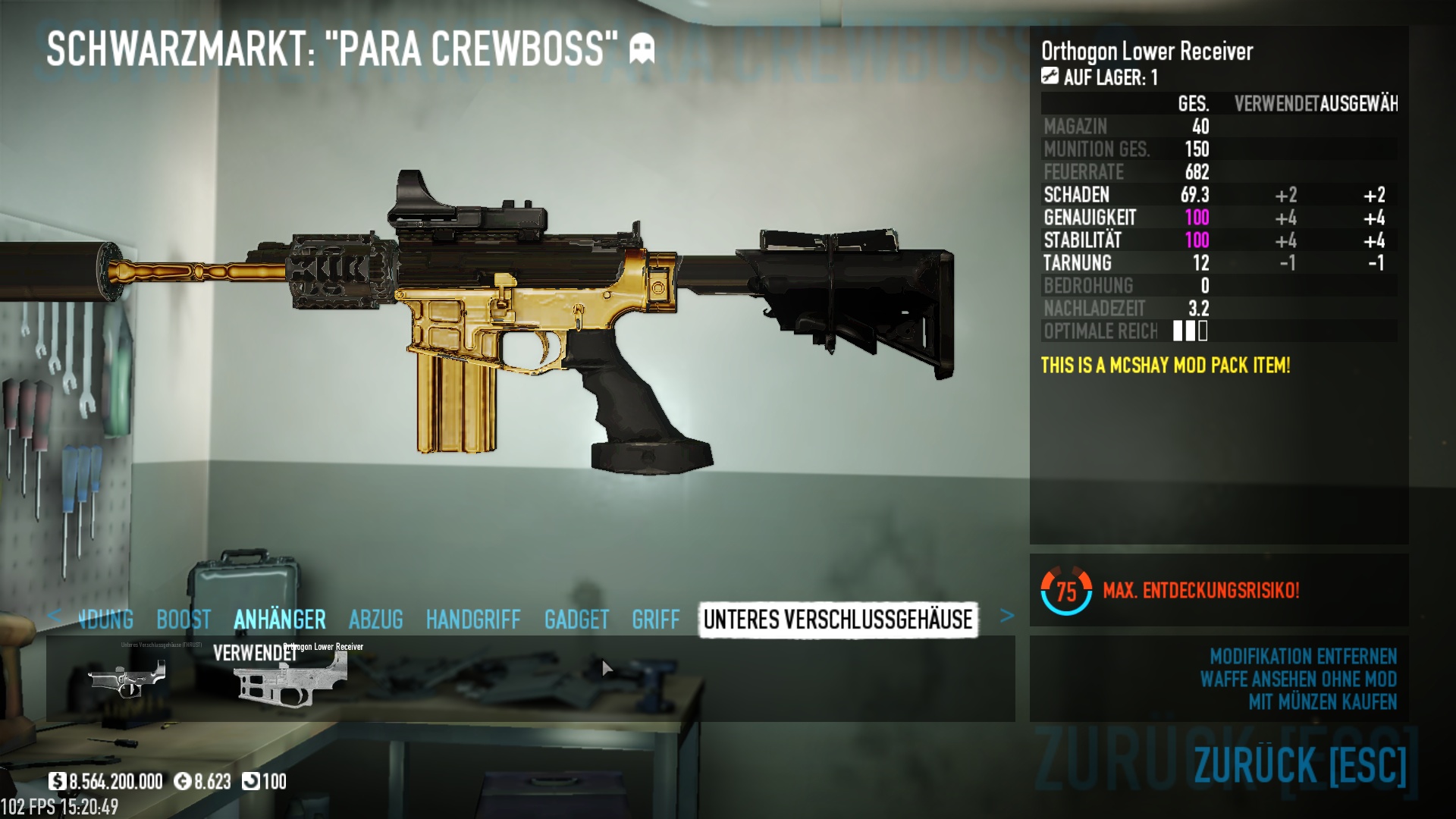Open the Gadget mod category
Image resolution: width=1456 pixels, height=819 pixels.
(x=576, y=620)
